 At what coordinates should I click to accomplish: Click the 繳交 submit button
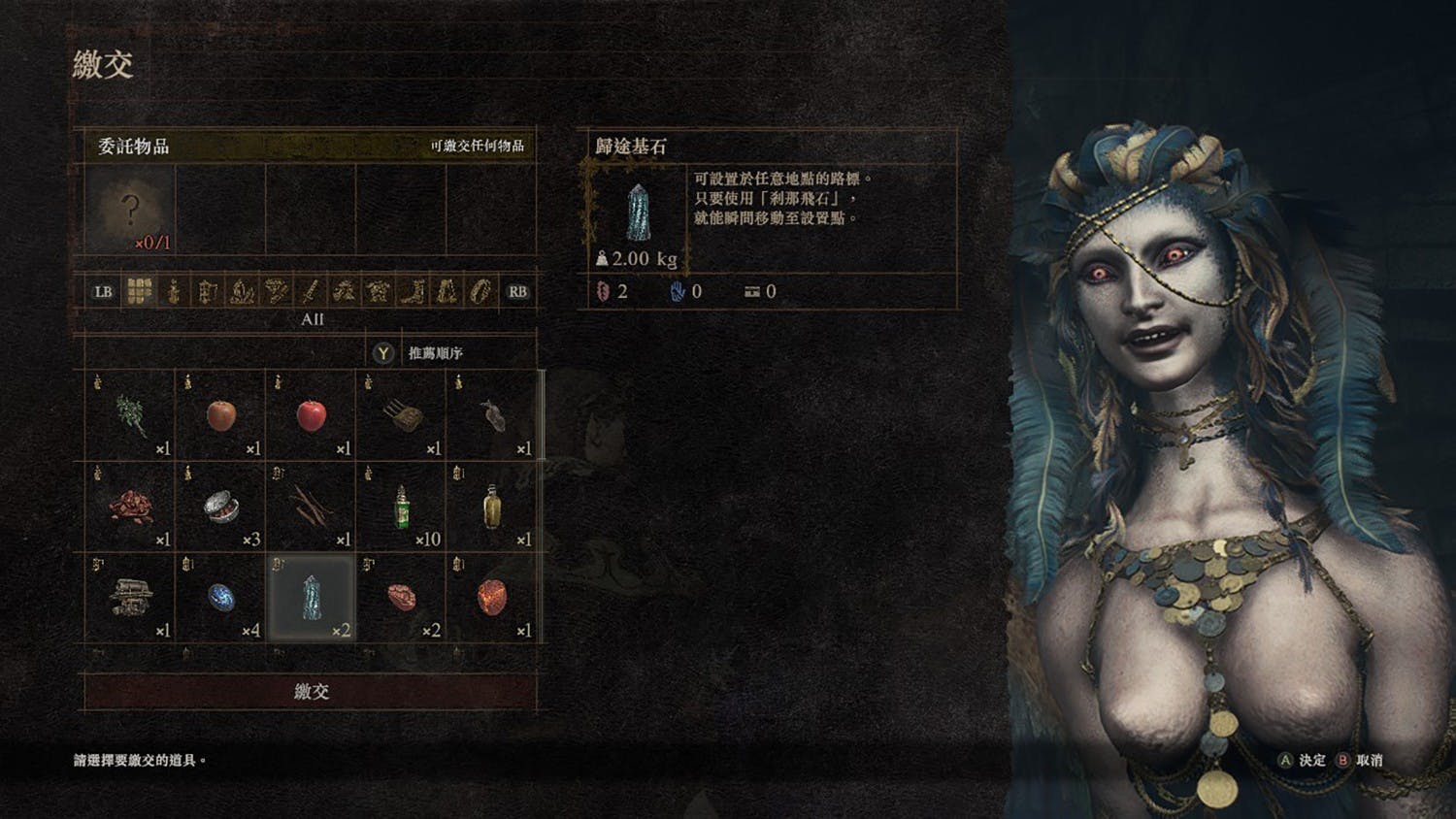(x=311, y=691)
